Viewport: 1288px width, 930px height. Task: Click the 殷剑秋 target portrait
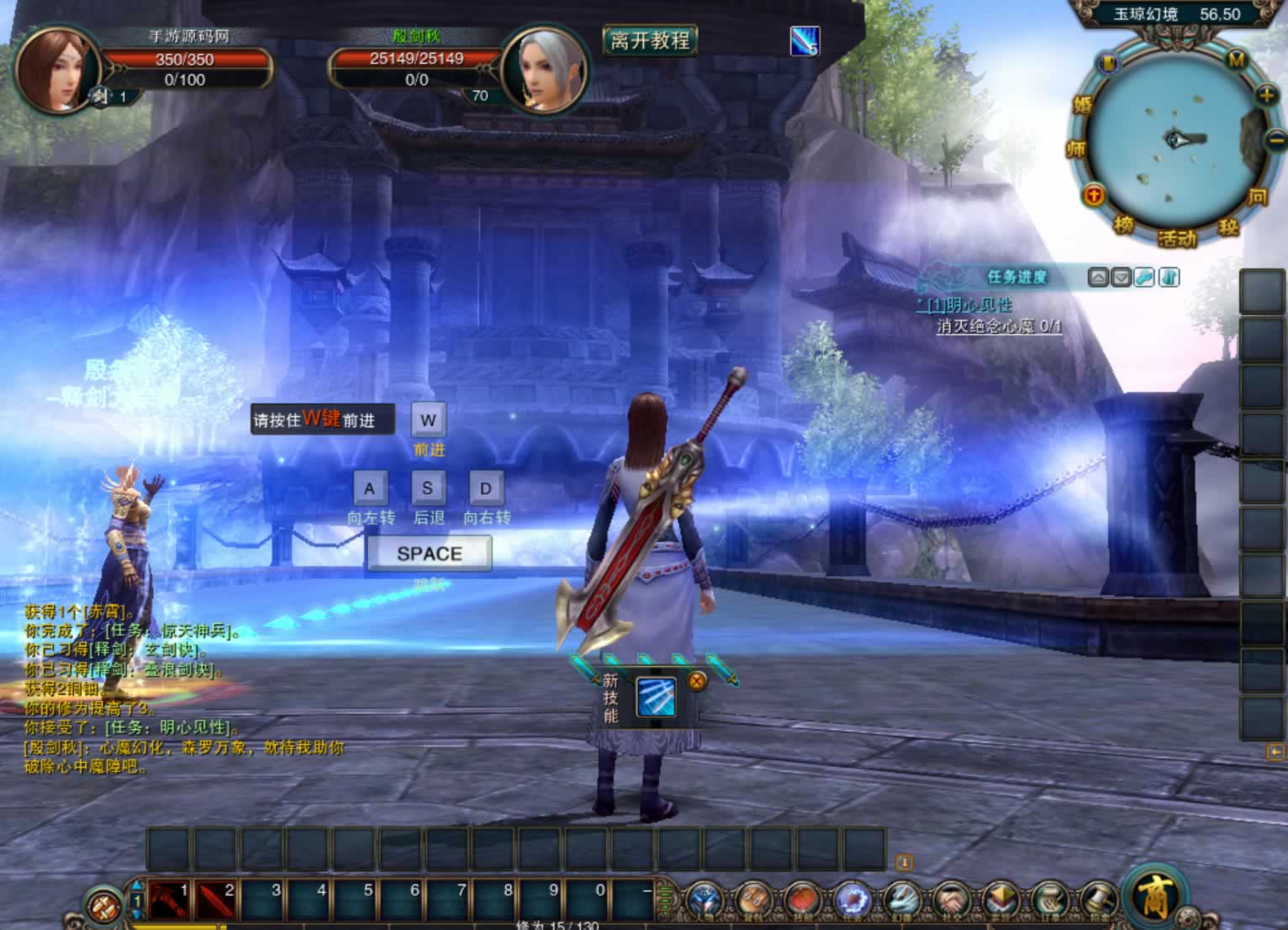(x=541, y=70)
